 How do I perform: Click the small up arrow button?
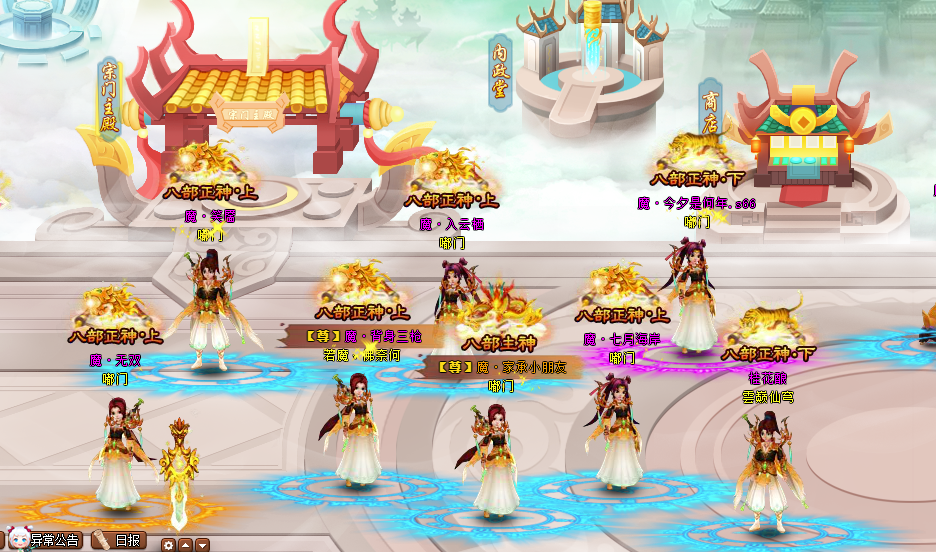point(185,545)
